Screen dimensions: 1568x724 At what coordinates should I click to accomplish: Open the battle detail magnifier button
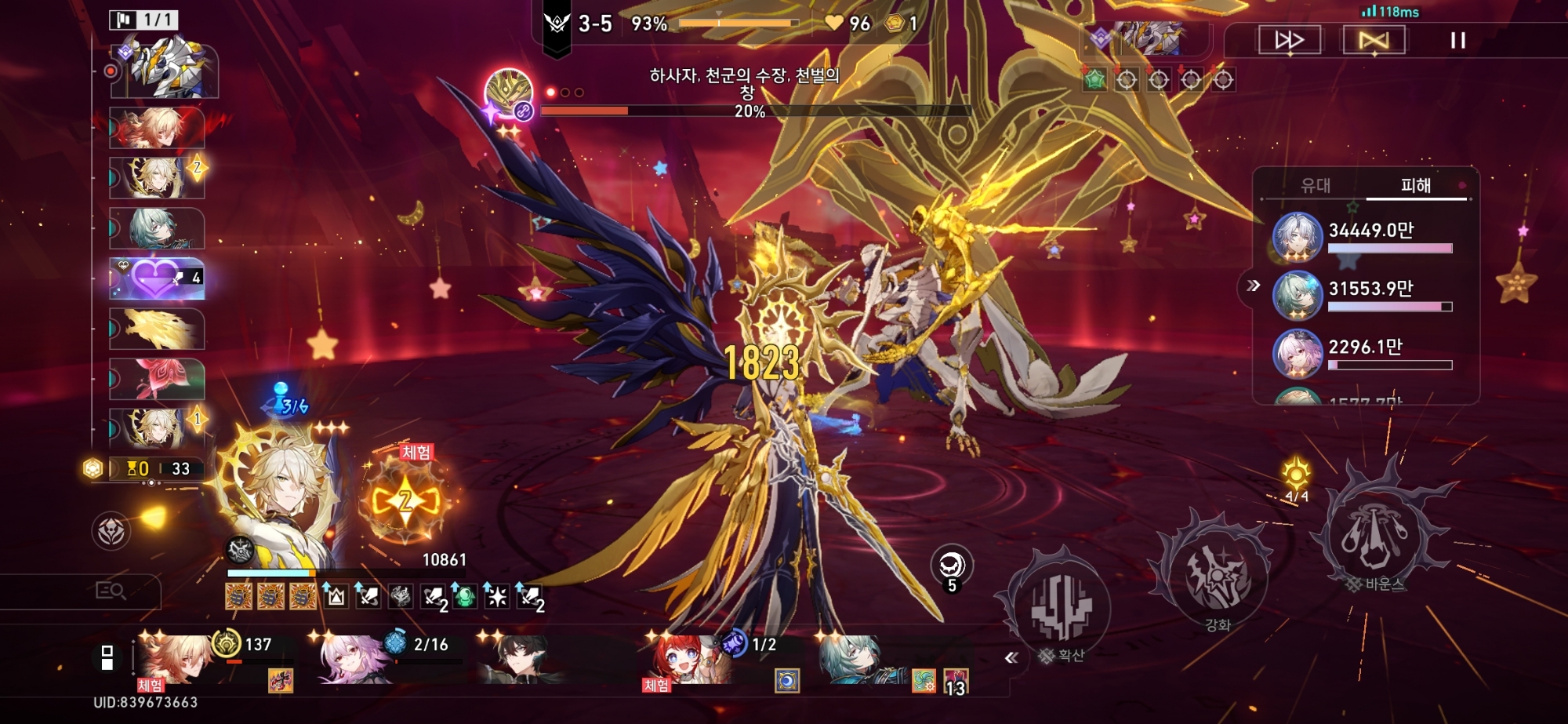[x=111, y=591]
